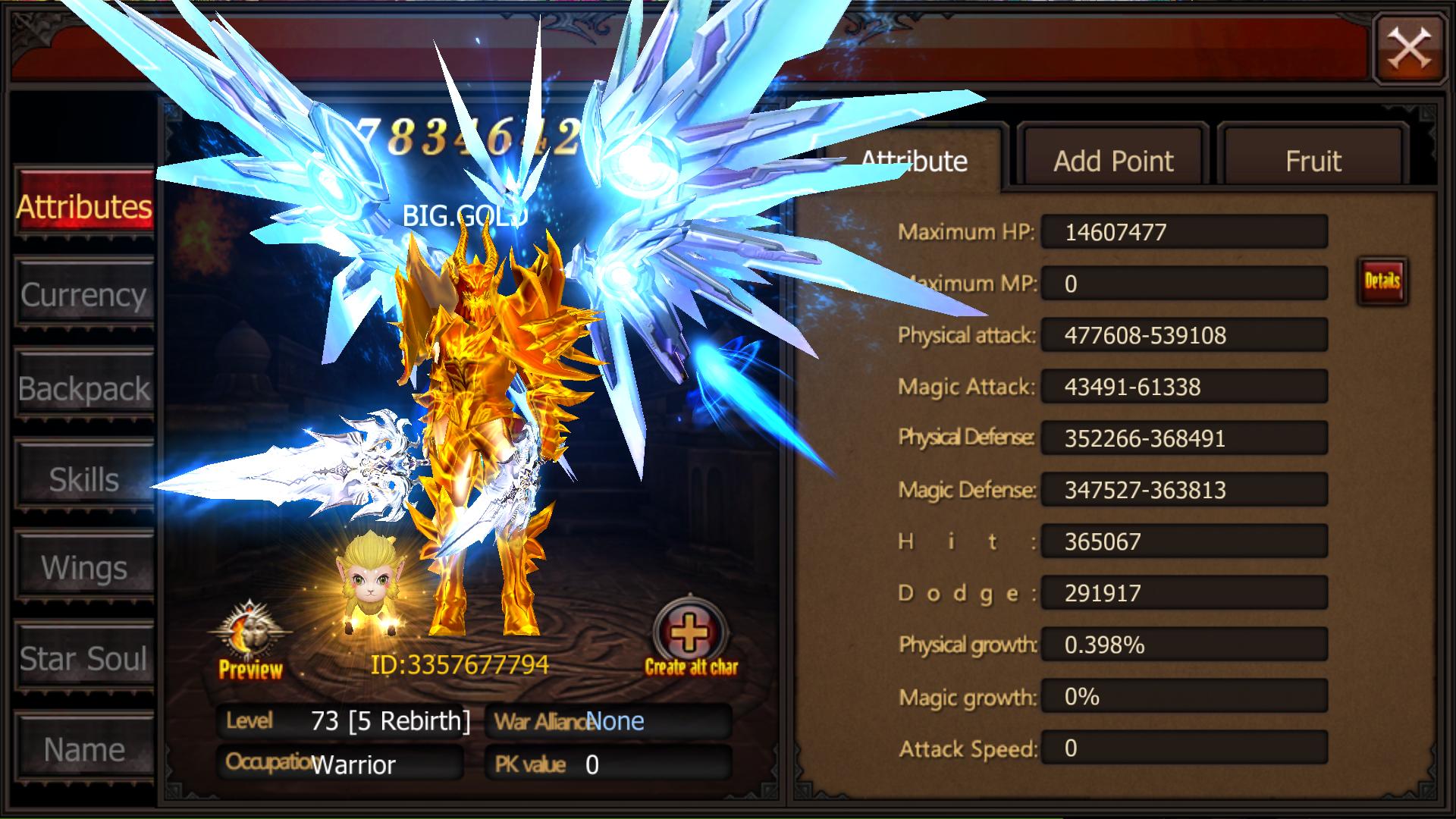Image resolution: width=1456 pixels, height=819 pixels.
Task: Expand the War Alliance field showing None
Action: [607, 721]
